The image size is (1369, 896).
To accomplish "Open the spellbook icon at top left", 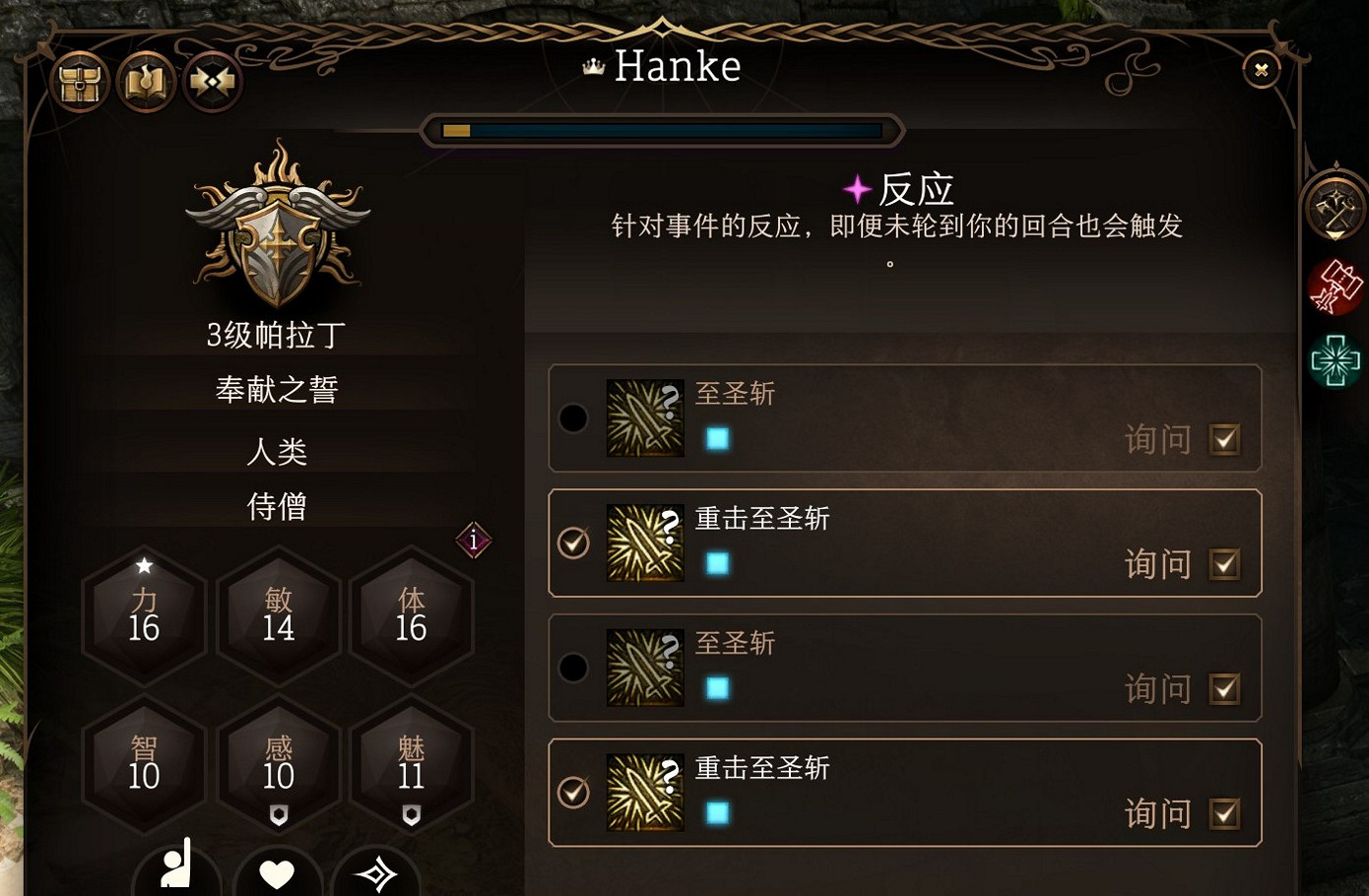I will coord(146,82).
